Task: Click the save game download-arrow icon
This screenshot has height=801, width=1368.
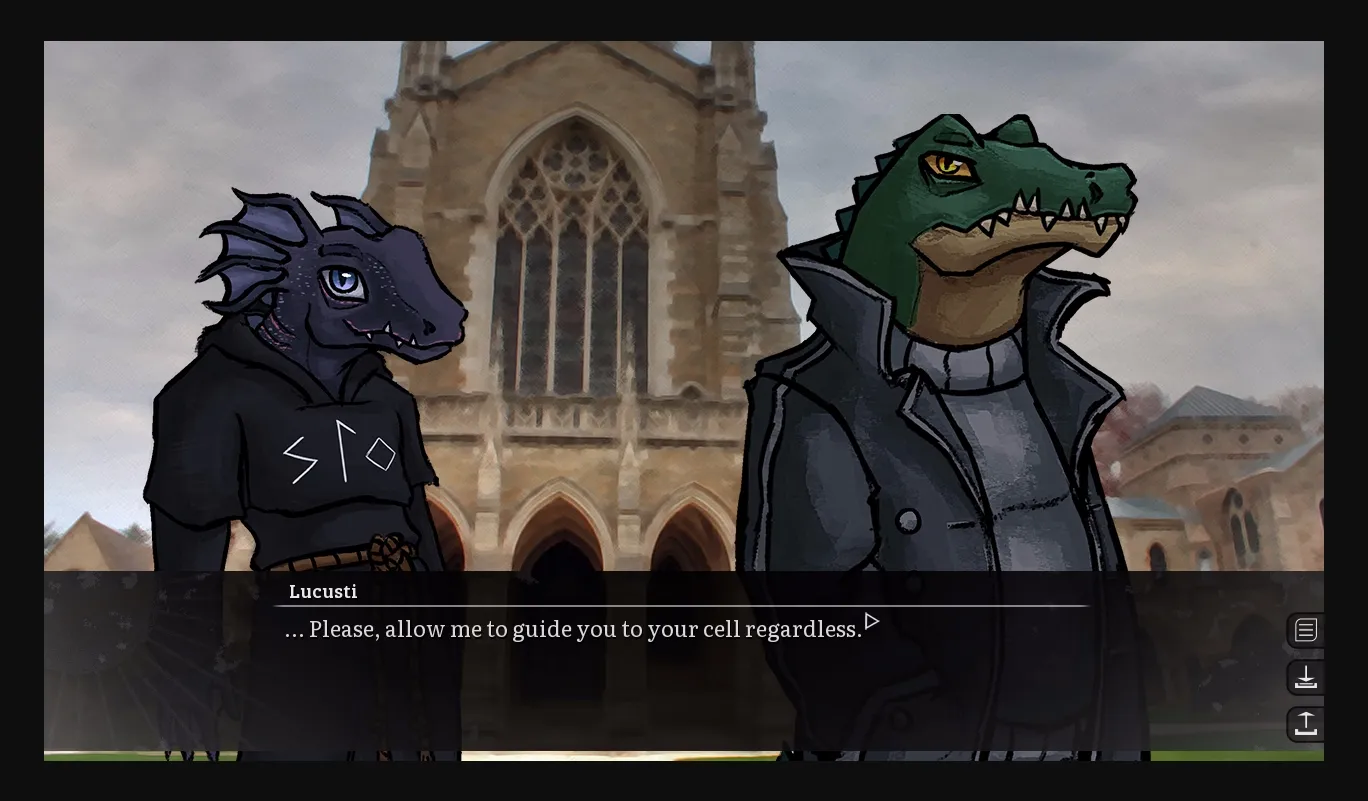Action: click(x=1306, y=677)
